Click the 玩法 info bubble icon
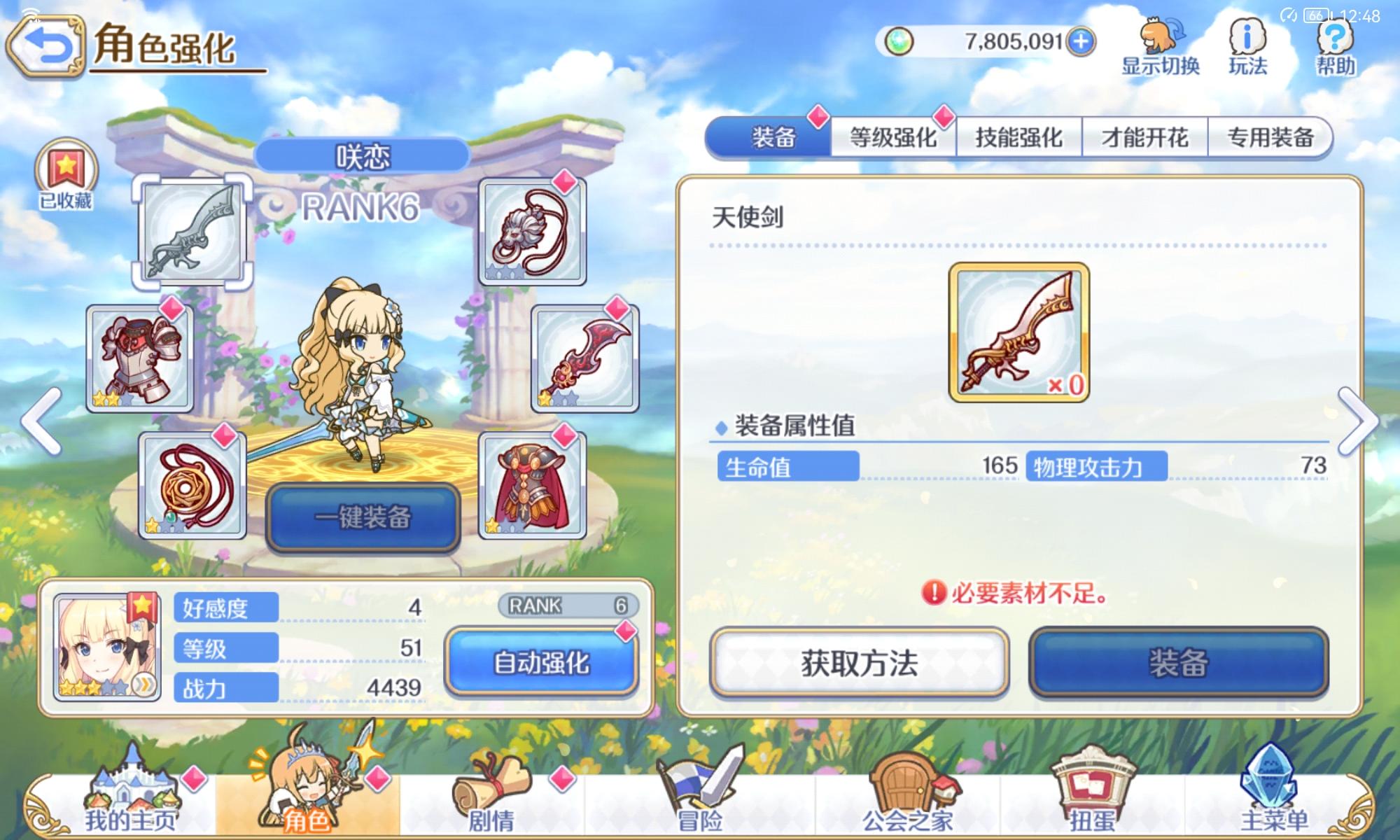 1249,42
